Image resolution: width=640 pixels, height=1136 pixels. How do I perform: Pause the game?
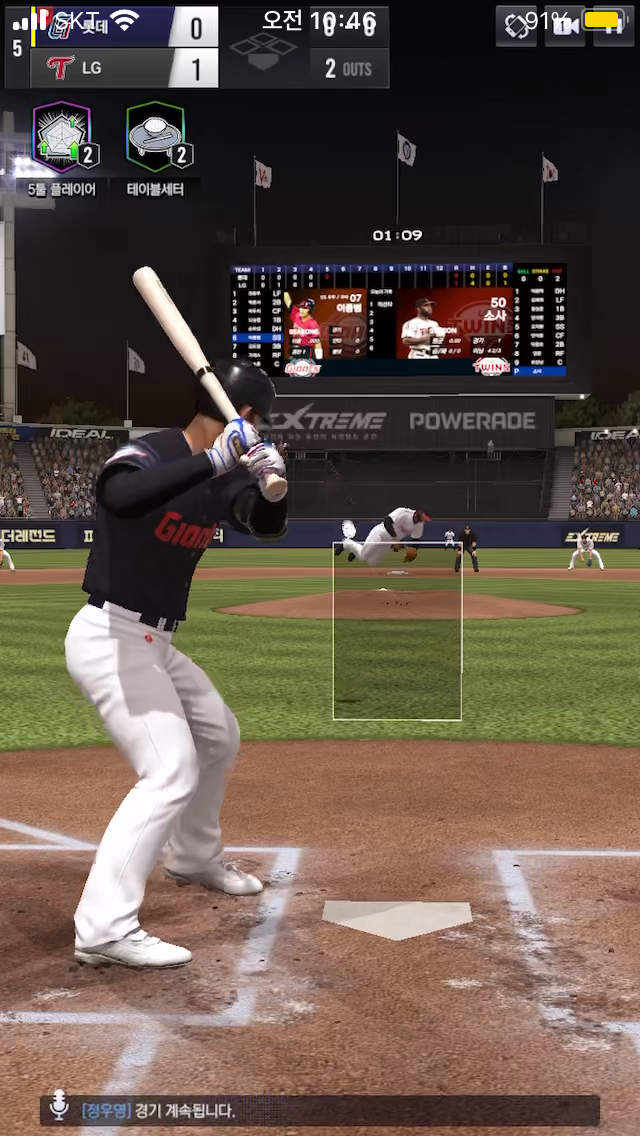(612, 26)
